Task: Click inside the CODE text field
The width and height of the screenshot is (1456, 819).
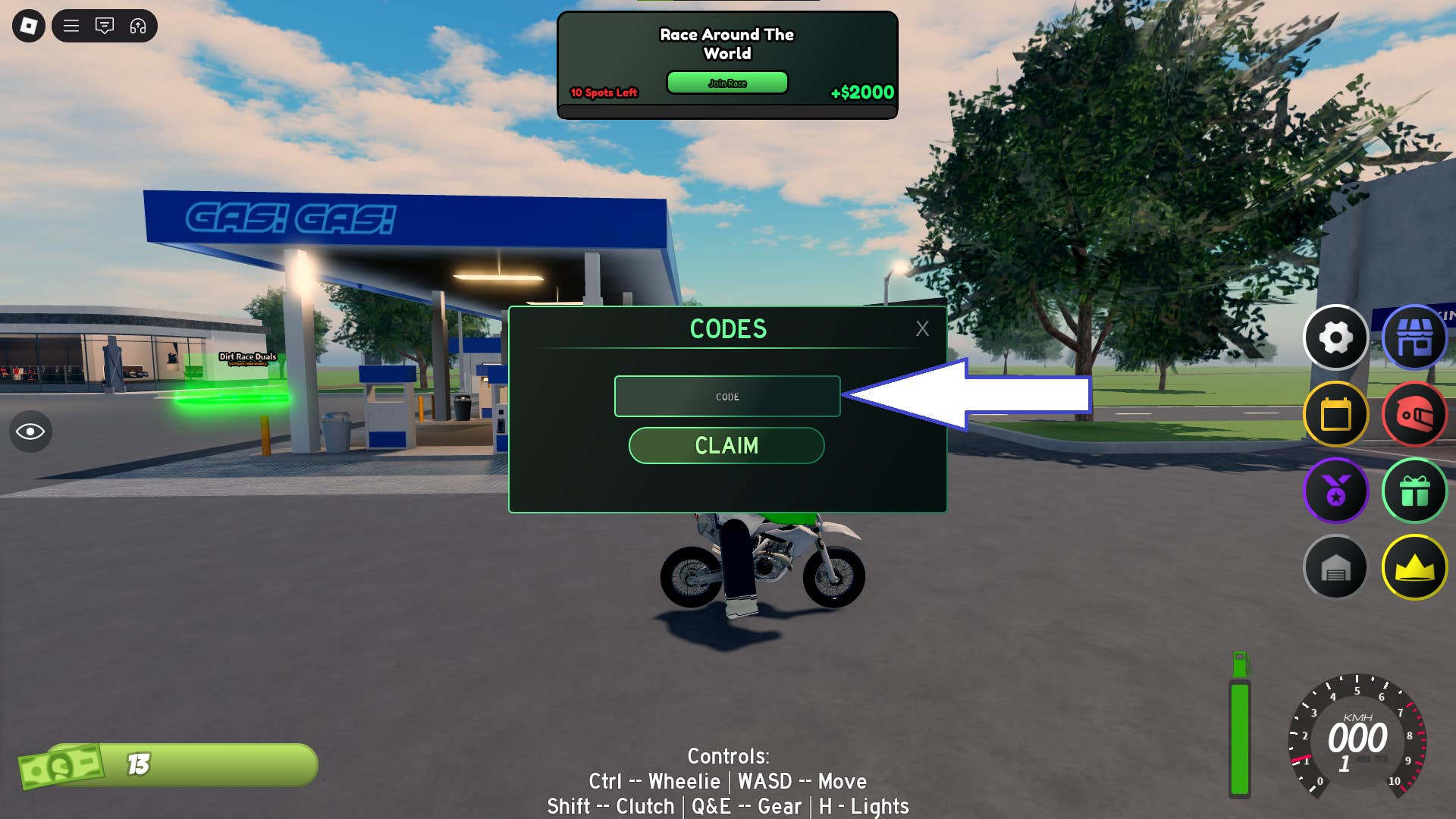Action: (726, 396)
